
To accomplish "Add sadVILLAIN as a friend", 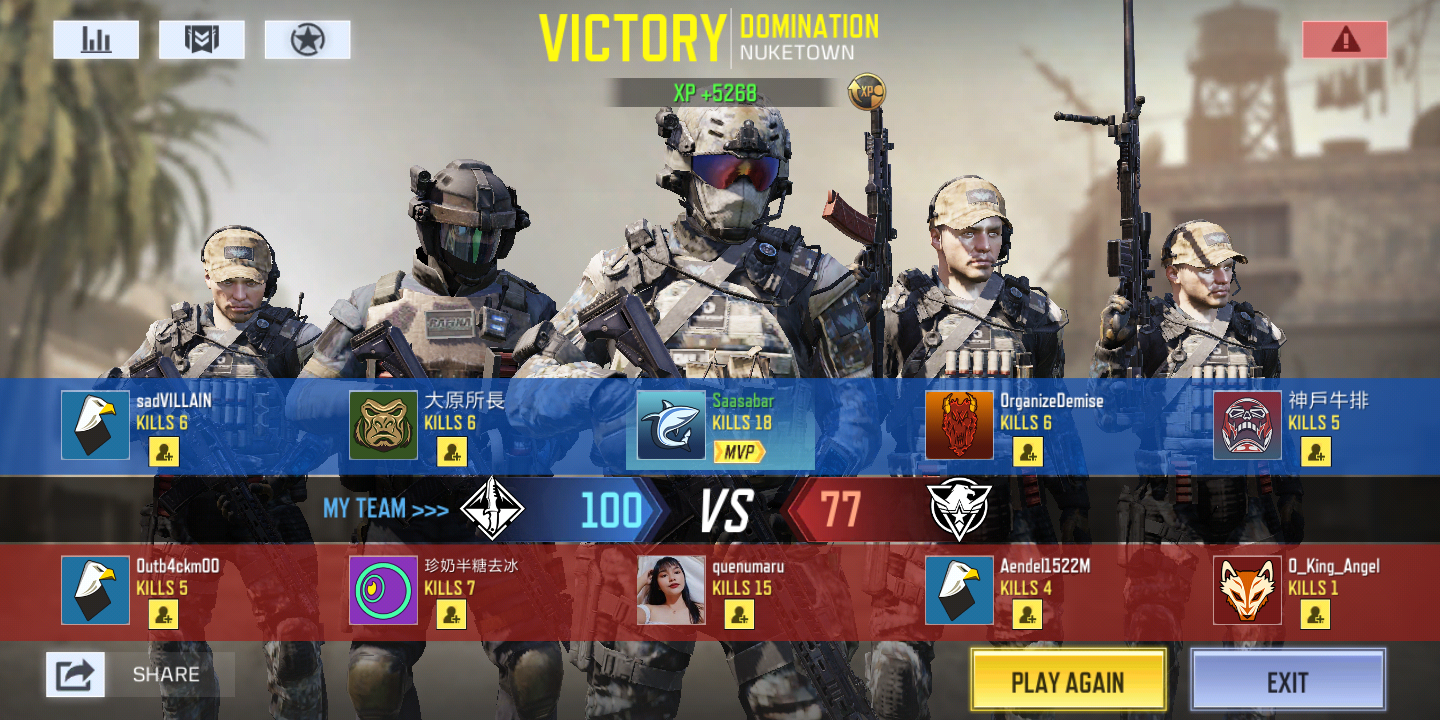I will coord(164,452).
